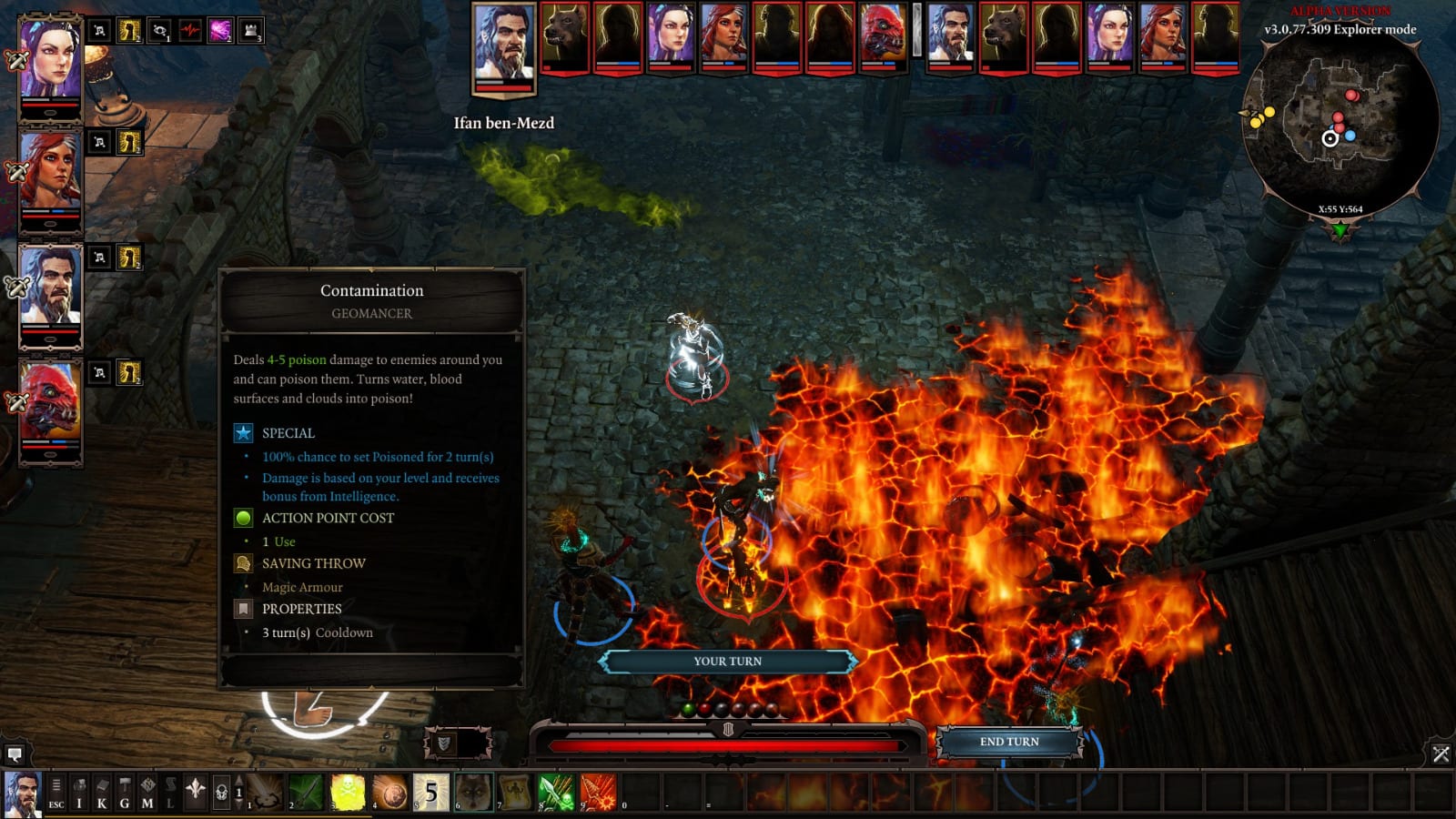
Task: Expand the combat log in the bottom-left corner
Action: click(x=14, y=753)
